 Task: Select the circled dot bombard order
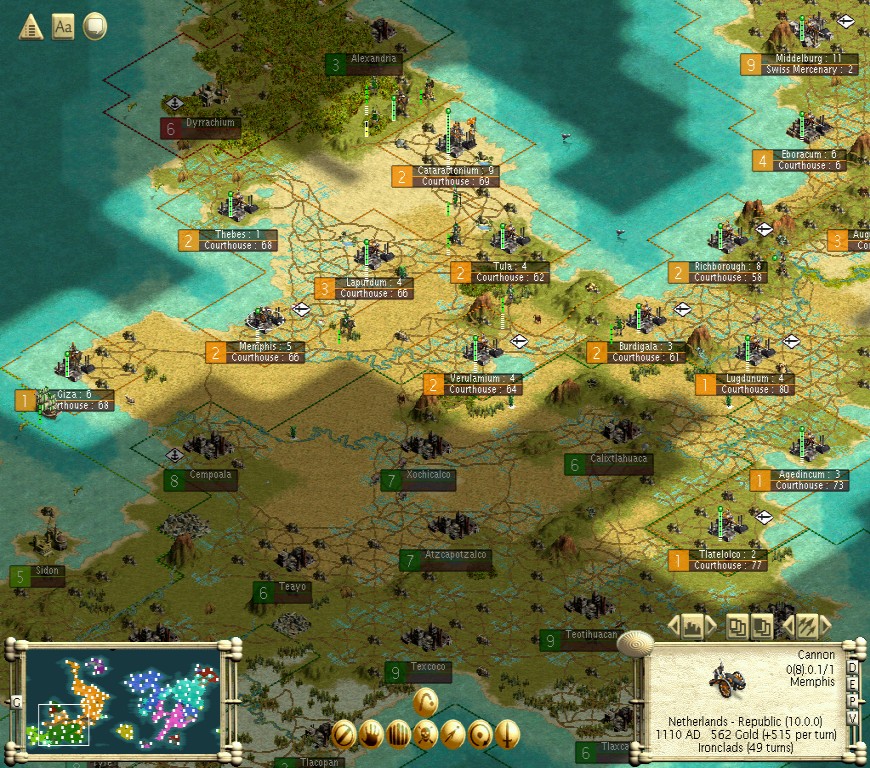(x=480, y=733)
